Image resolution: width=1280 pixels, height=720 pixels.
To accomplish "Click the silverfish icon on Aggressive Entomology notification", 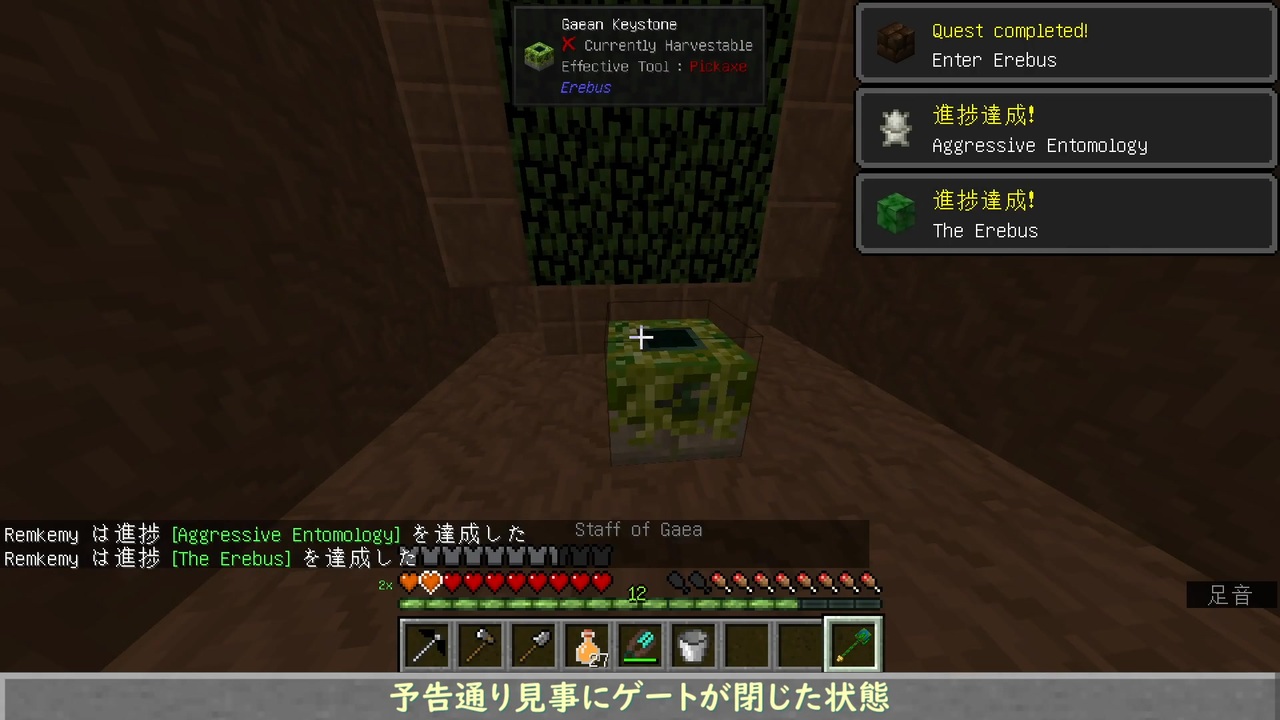I will (x=895, y=128).
